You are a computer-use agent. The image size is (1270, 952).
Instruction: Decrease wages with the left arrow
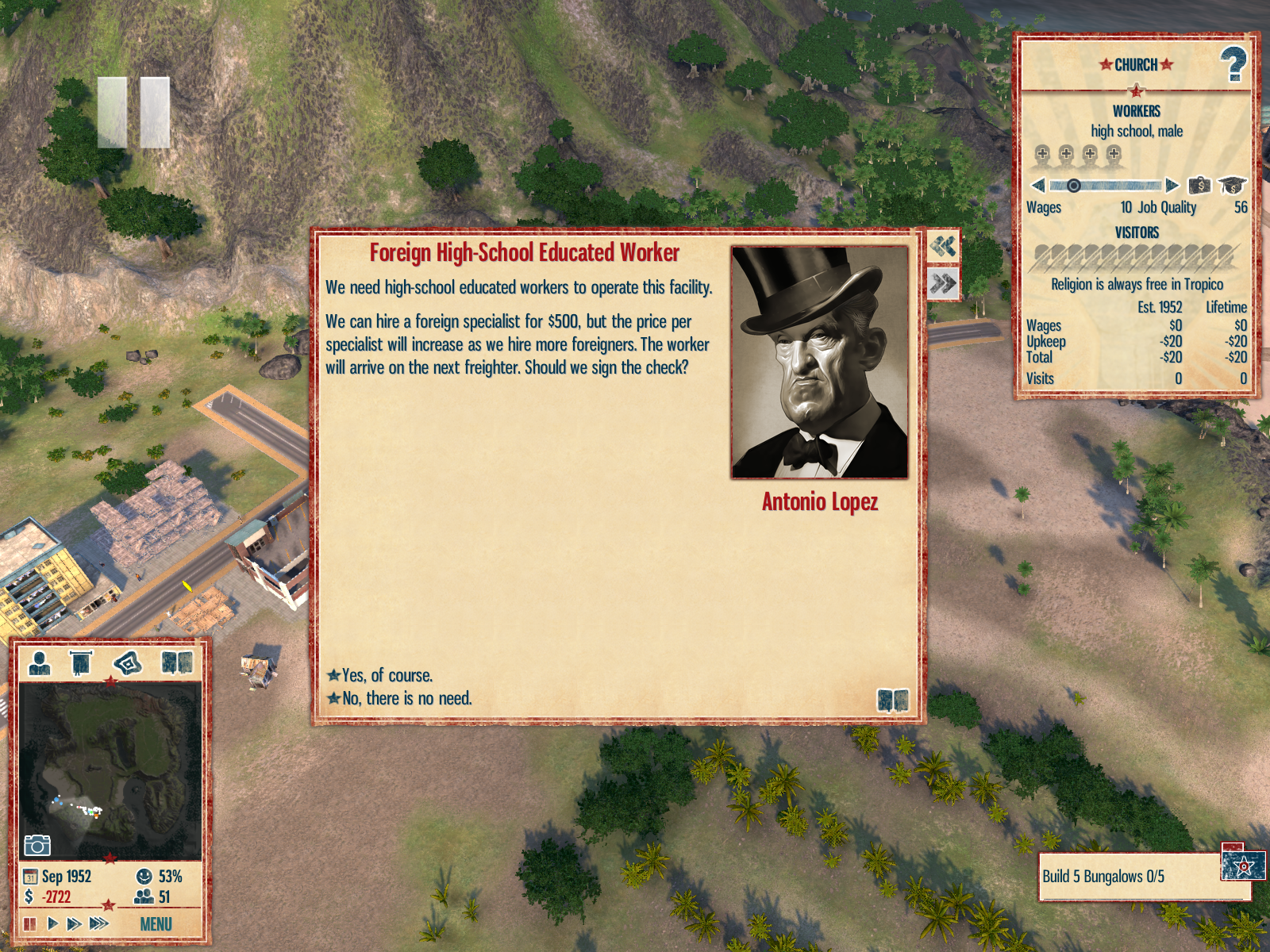coord(1037,186)
